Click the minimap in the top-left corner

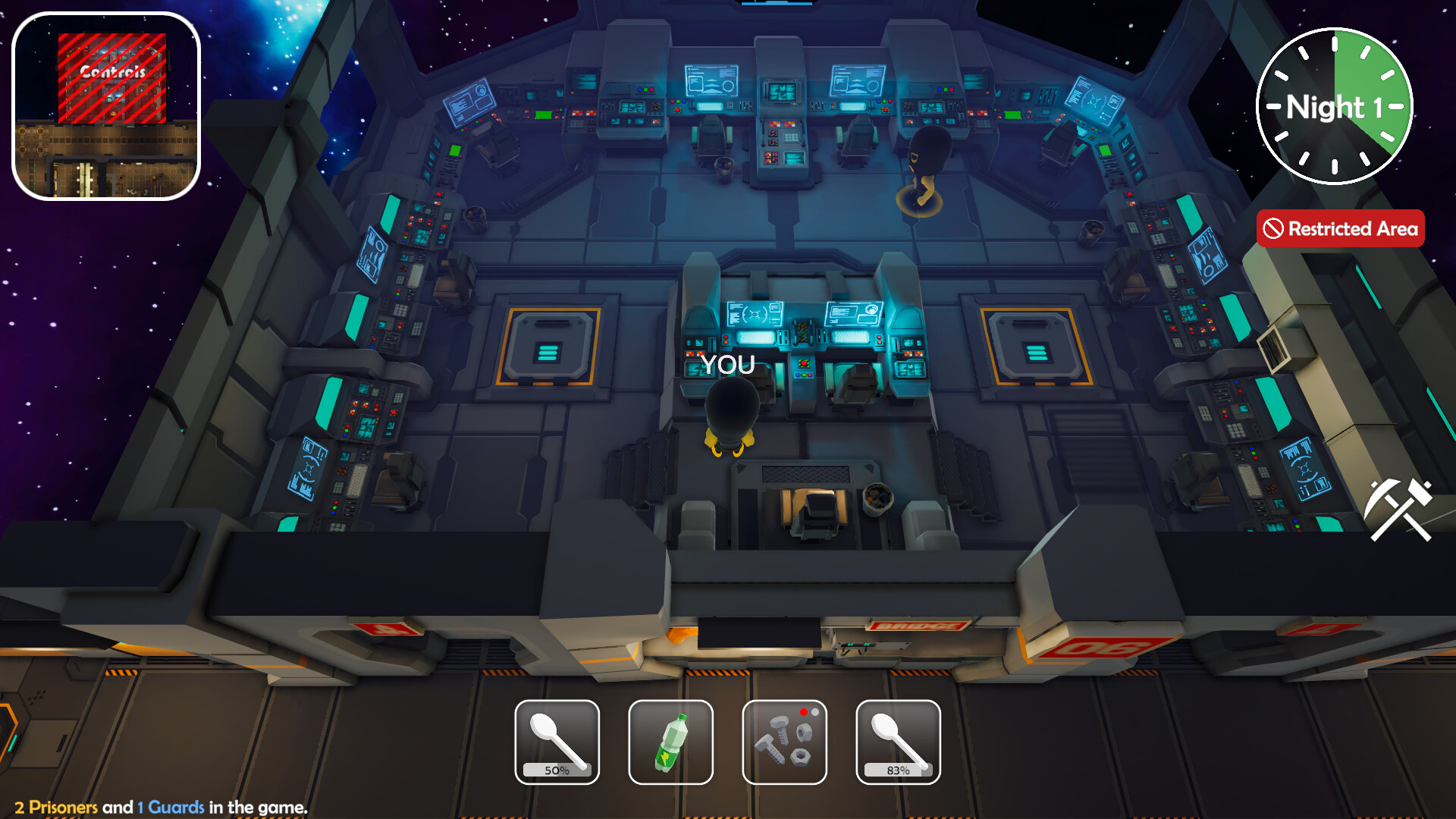click(106, 106)
